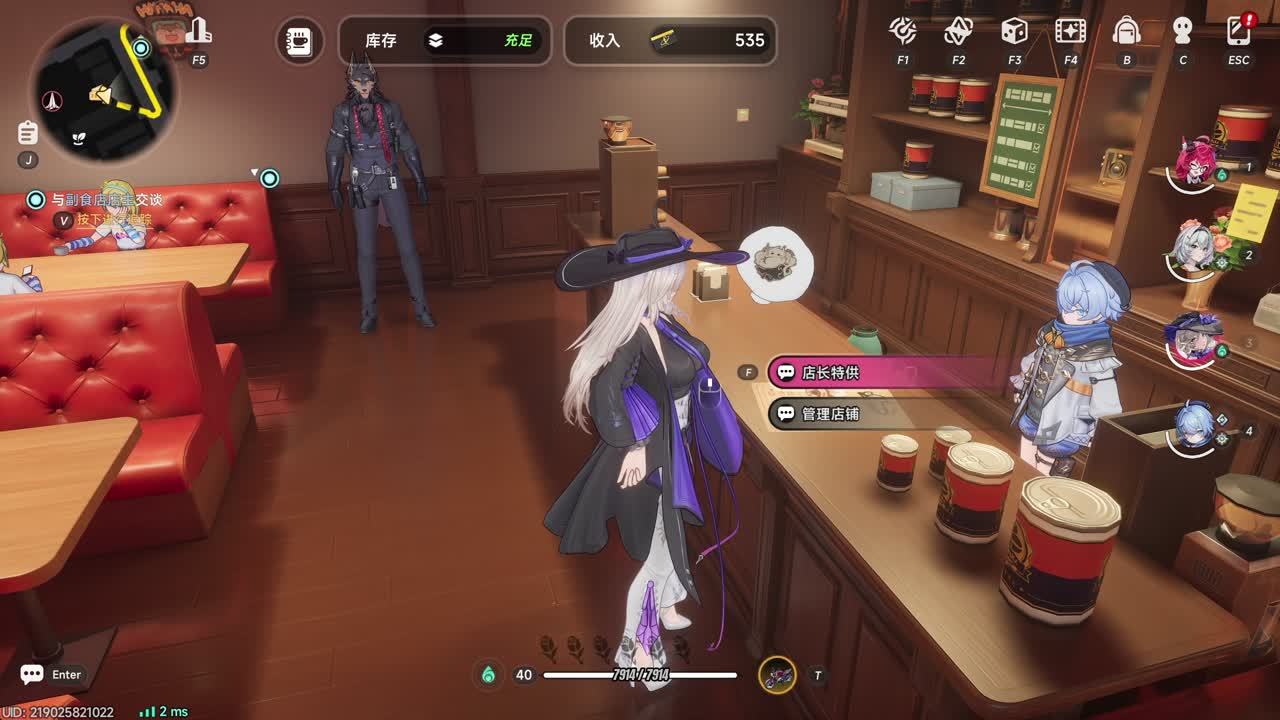
Task: Open the 库存 stock panel
Action: pos(444,41)
